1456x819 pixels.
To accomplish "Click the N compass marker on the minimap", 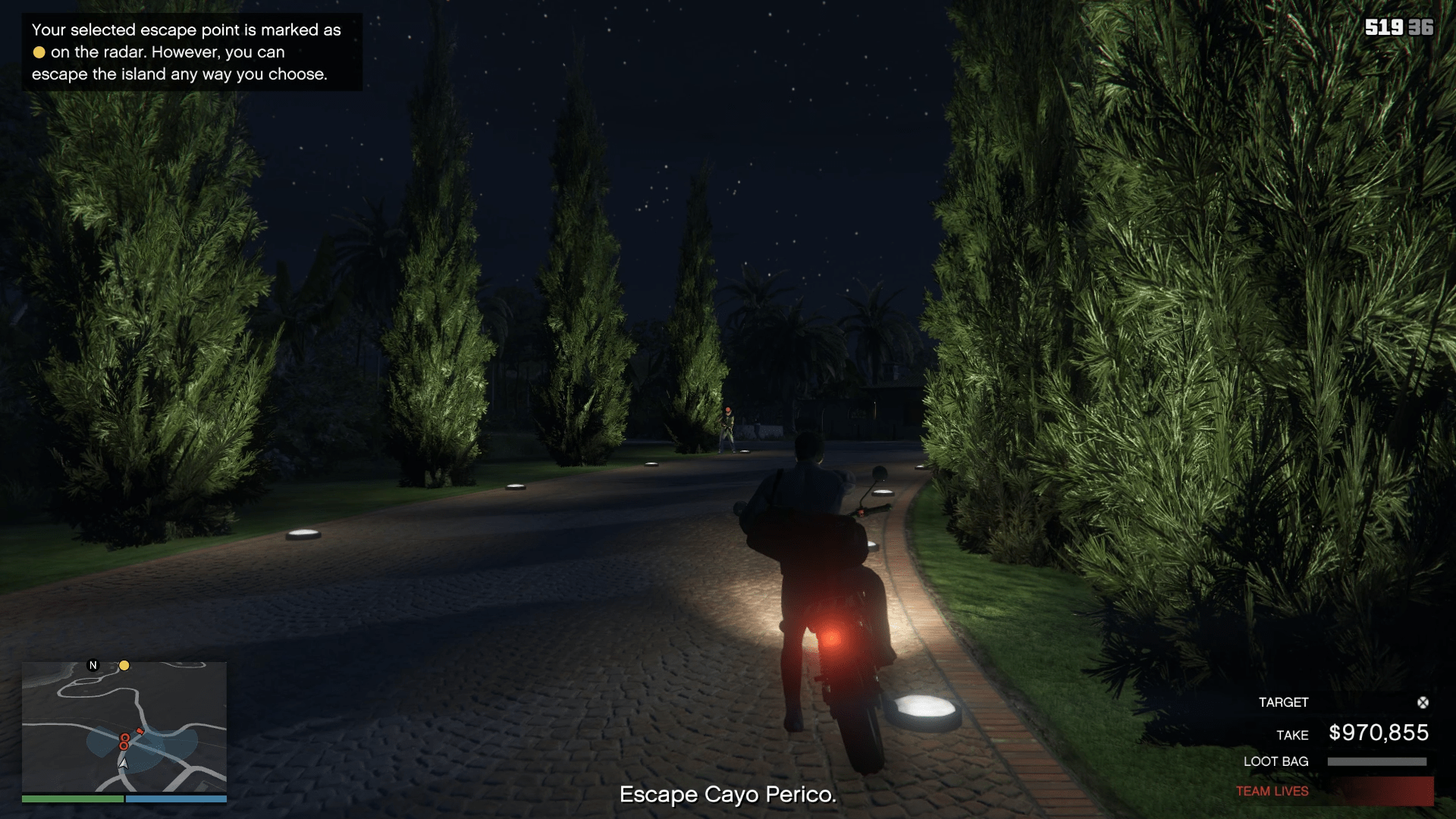I will (x=93, y=665).
